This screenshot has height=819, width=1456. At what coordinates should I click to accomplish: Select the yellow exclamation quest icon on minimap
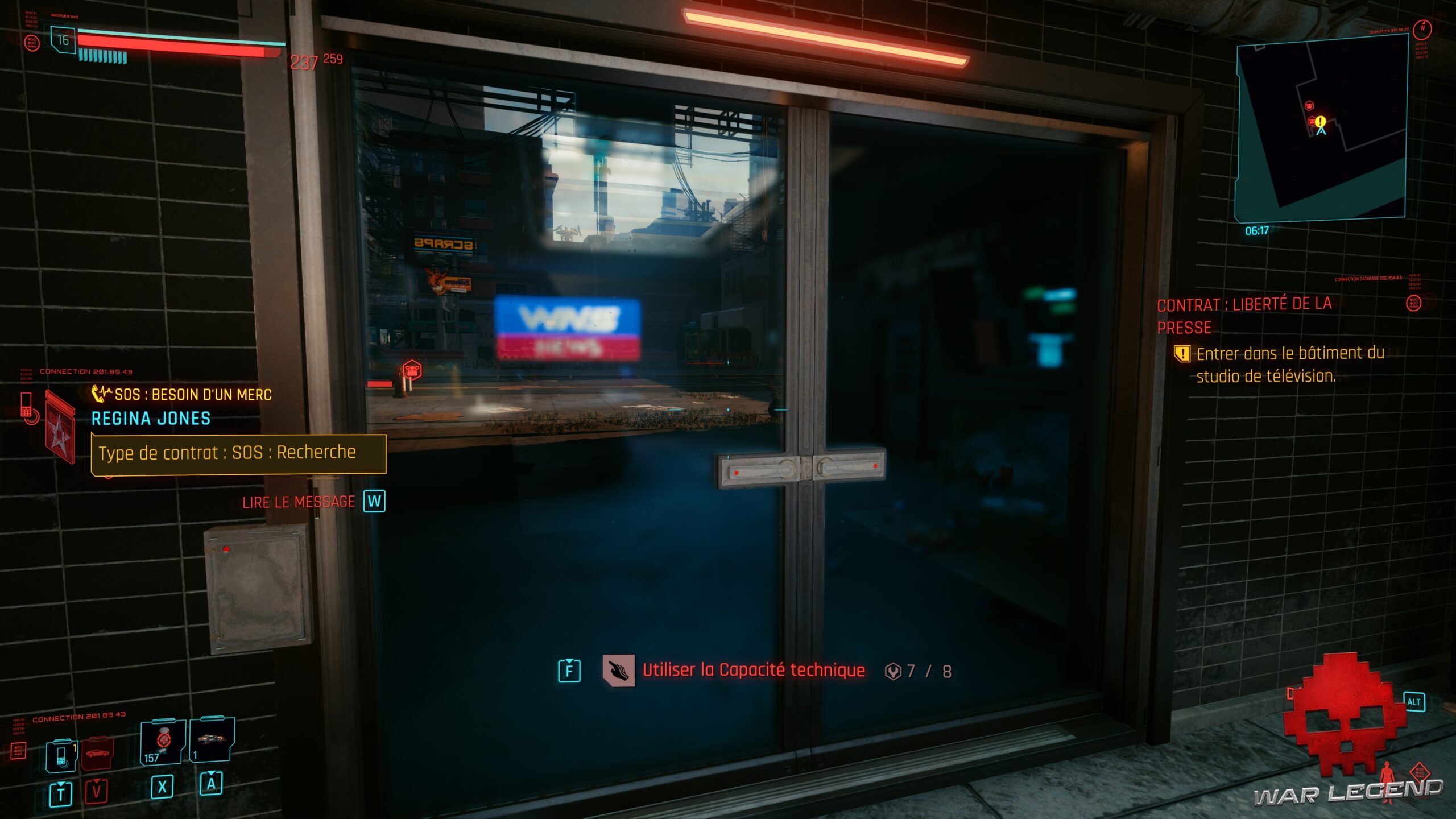(x=1320, y=121)
